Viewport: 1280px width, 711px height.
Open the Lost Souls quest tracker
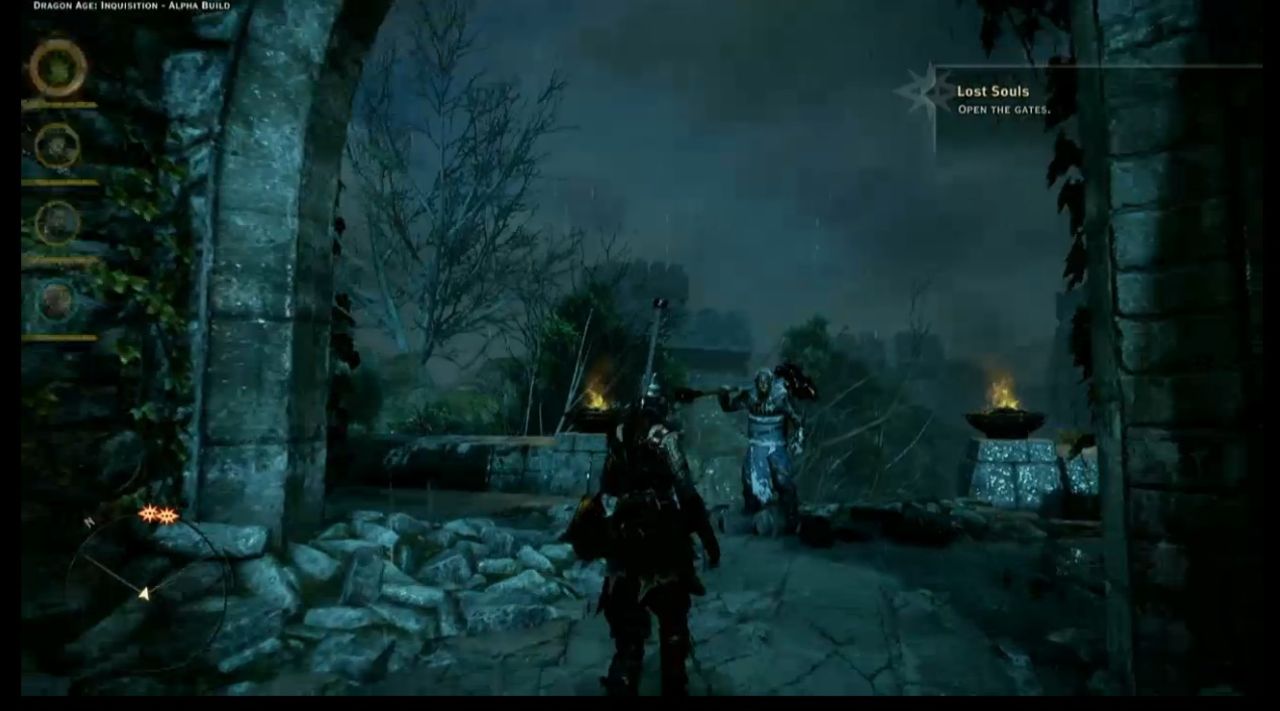(1003, 99)
